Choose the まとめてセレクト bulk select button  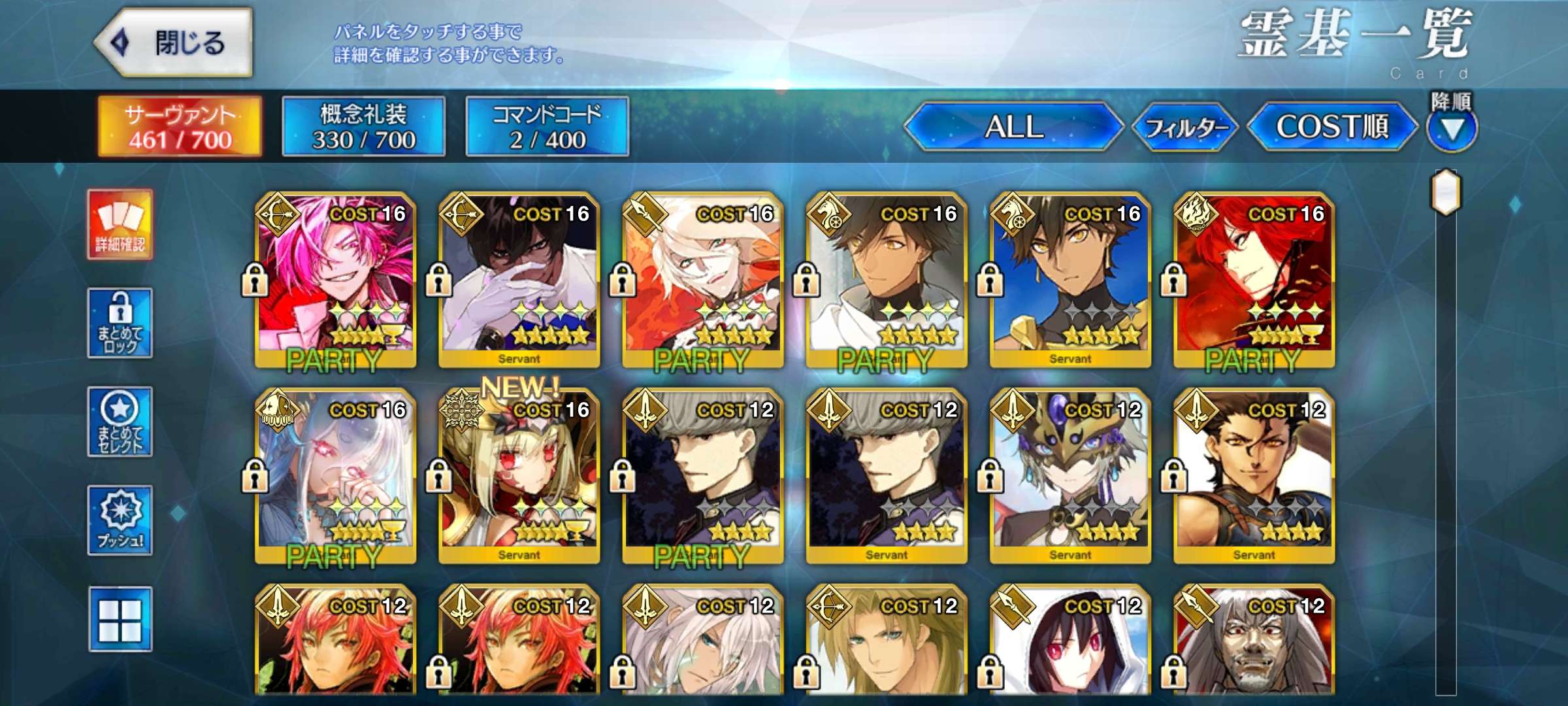click(x=120, y=422)
